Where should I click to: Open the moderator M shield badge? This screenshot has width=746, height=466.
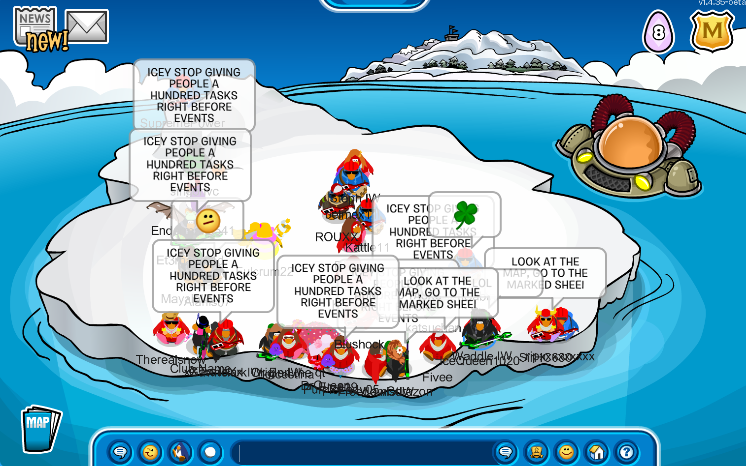(711, 30)
